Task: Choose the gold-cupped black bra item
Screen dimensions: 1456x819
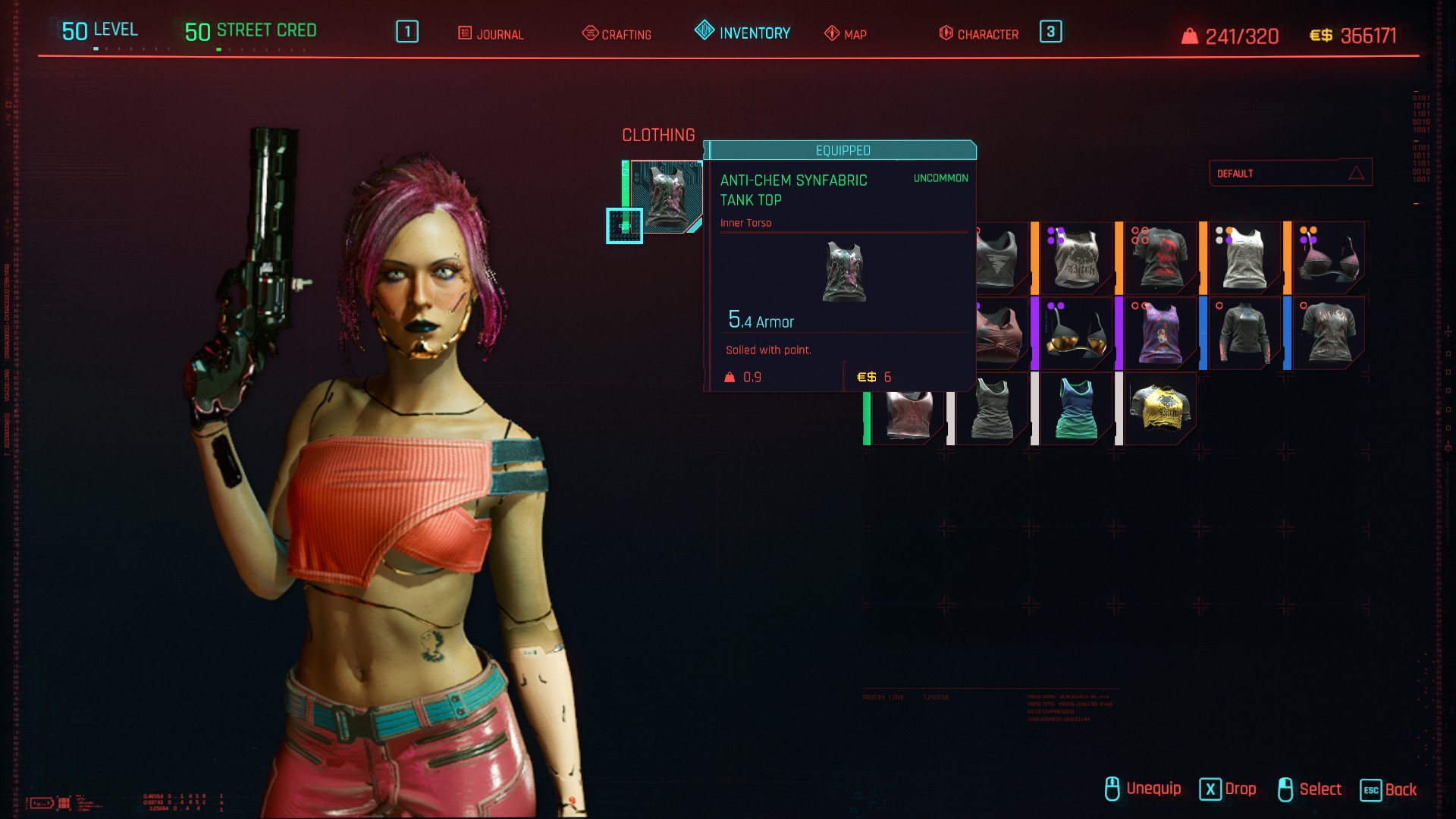Action: pyautogui.click(x=1075, y=334)
